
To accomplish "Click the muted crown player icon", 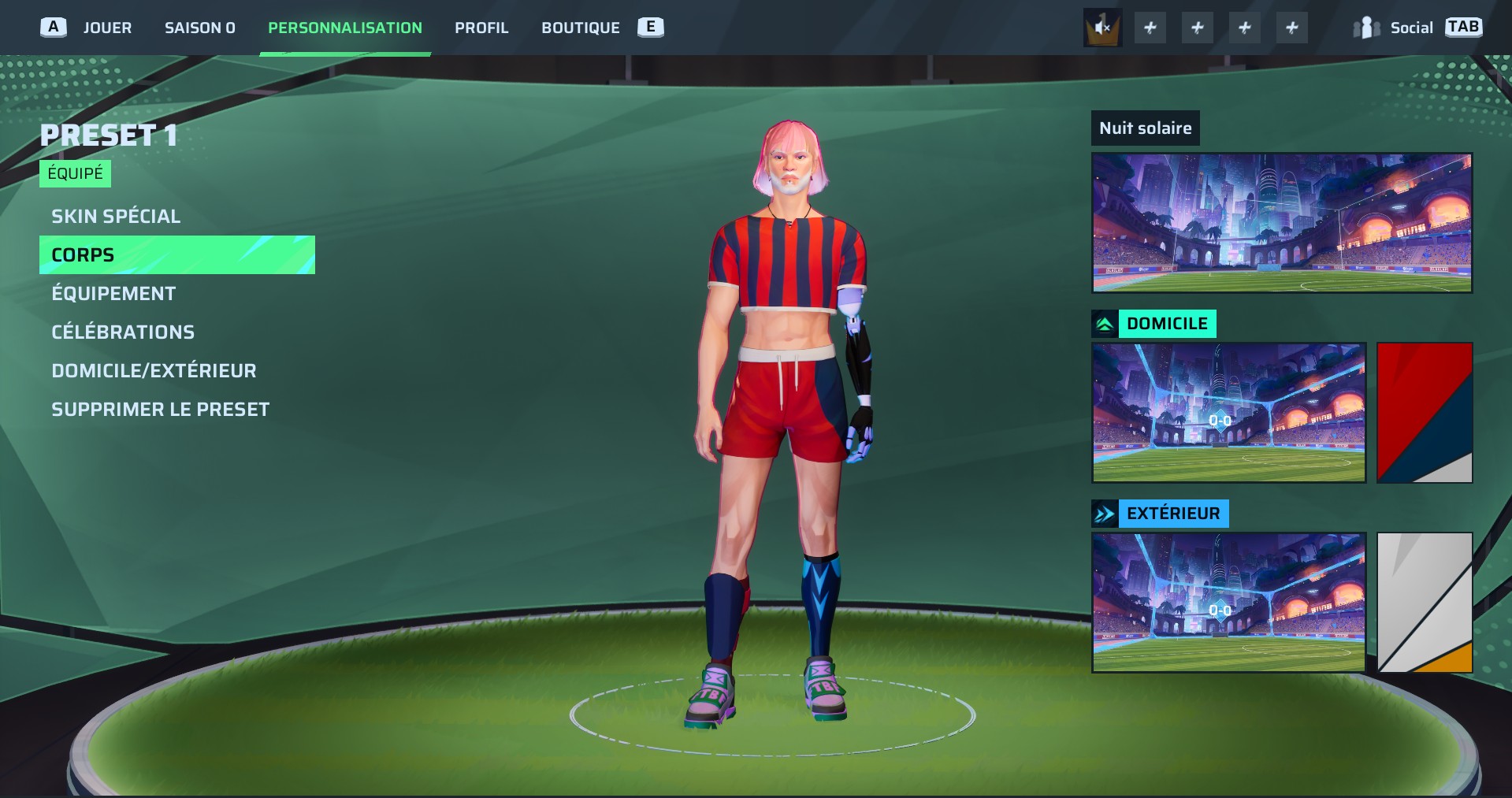I will pos(1102,28).
